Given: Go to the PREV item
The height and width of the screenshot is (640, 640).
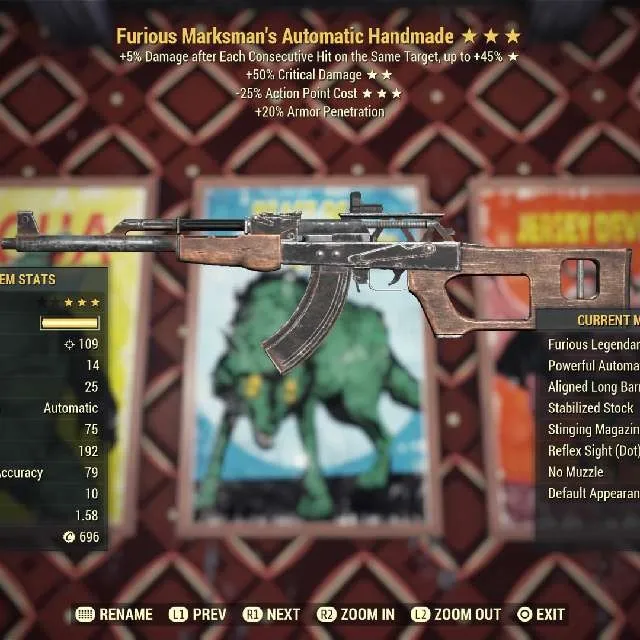Looking at the screenshot, I should tap(196, 614).
